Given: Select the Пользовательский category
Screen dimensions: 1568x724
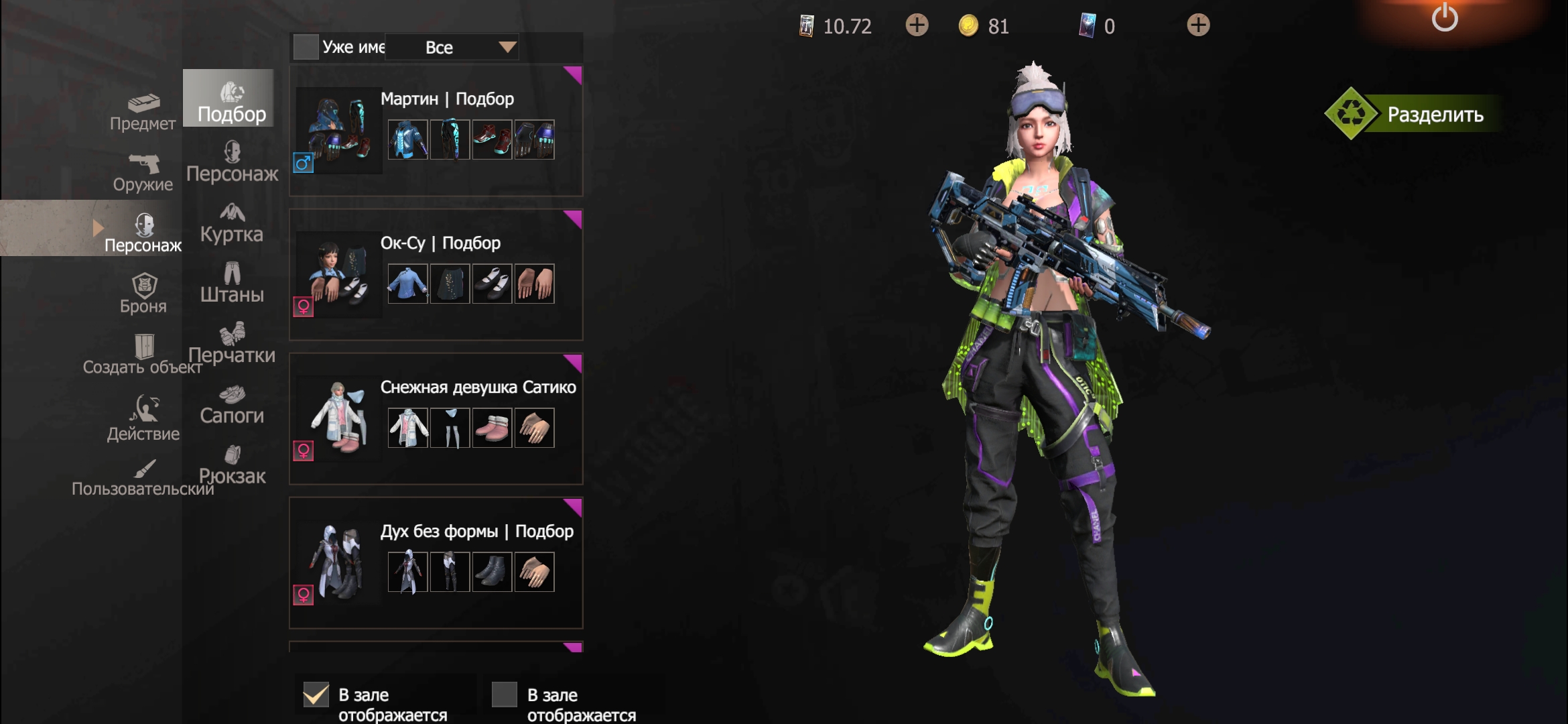Looking at the screenshot, I should 143,478.
